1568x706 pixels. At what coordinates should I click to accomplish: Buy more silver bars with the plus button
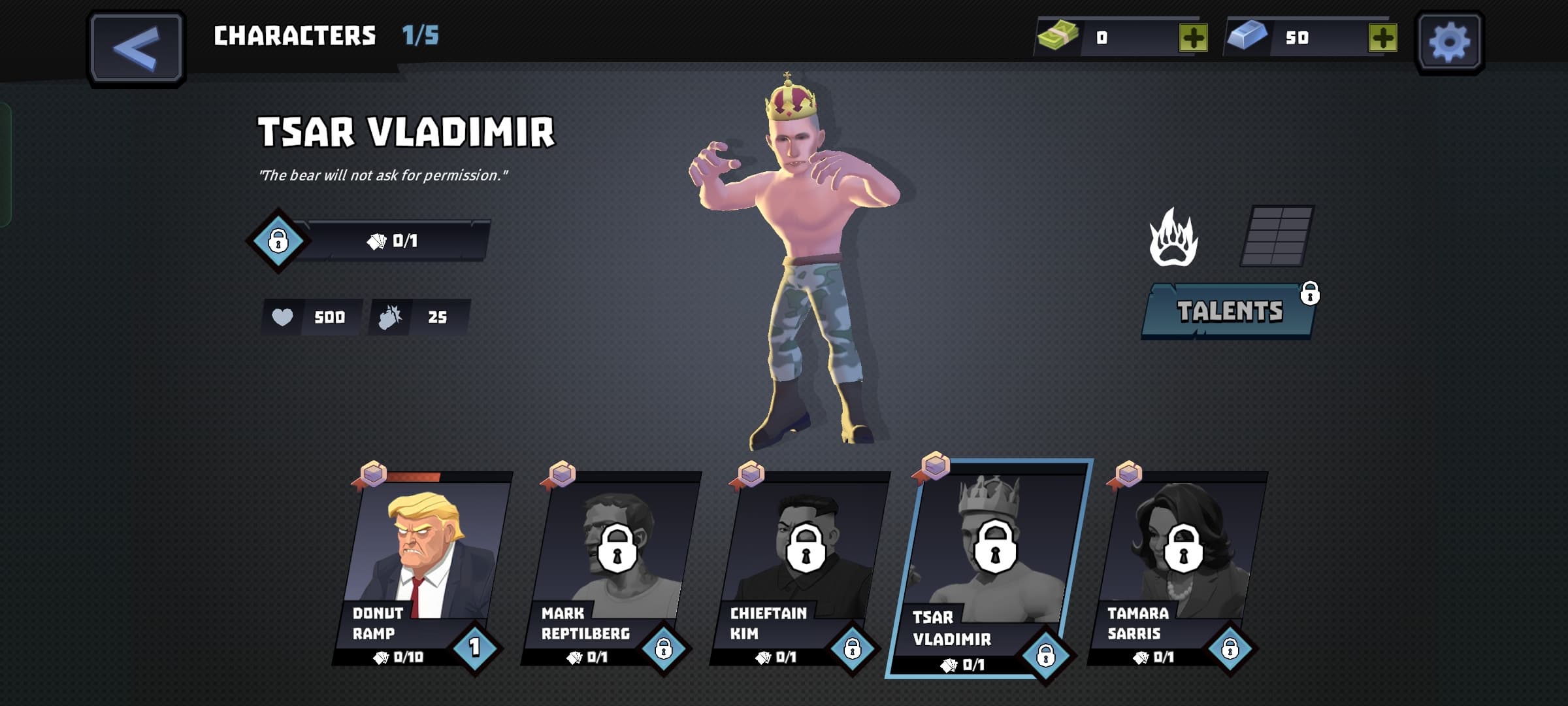[1382, 38]
